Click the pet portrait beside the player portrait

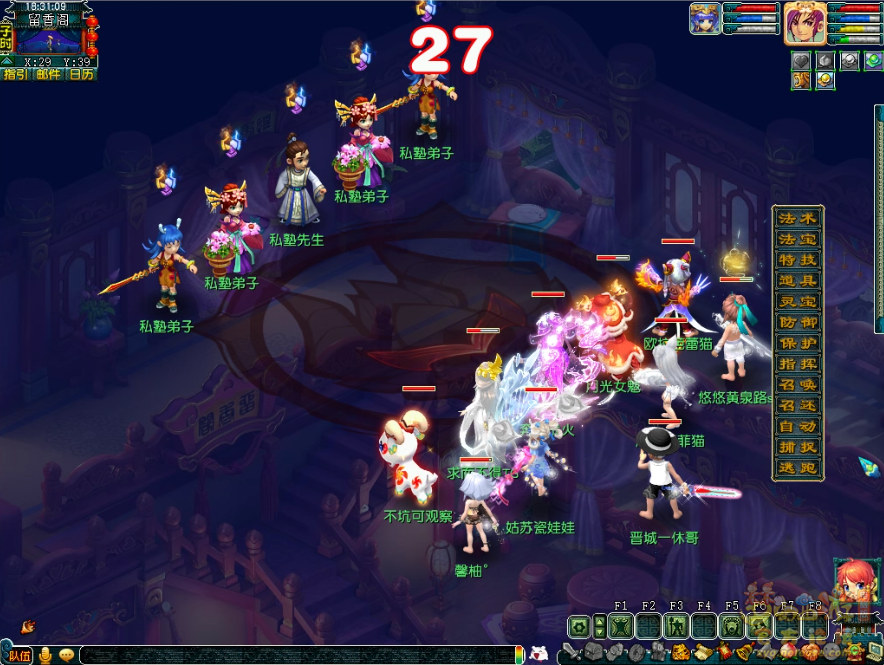[705, 19]
